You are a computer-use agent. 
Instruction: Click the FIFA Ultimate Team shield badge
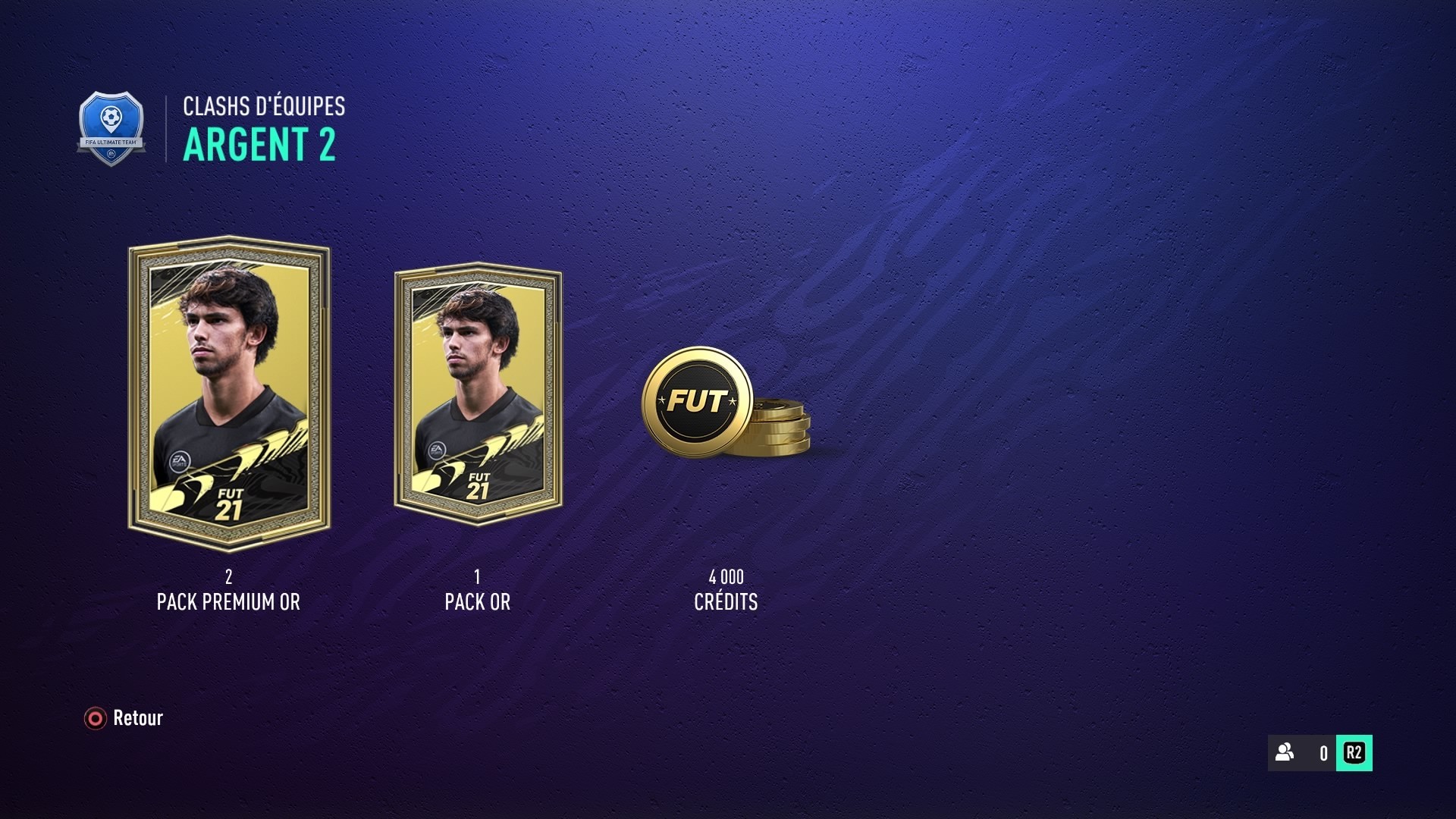point(112,127)
